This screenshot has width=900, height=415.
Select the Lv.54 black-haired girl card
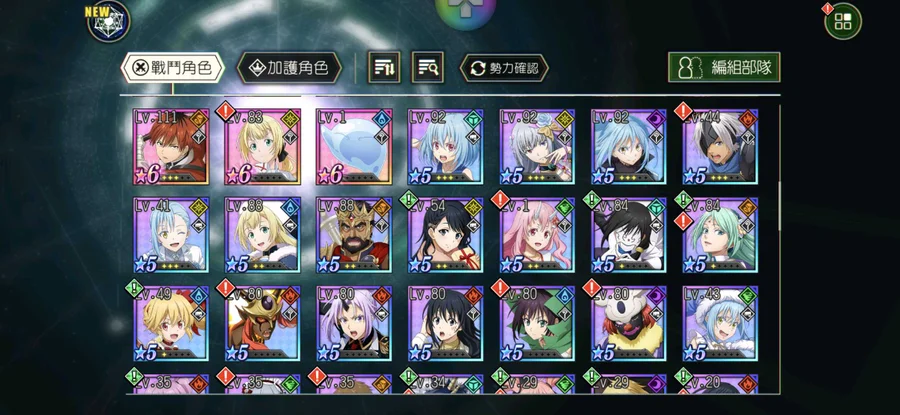[x=446, y=235]
